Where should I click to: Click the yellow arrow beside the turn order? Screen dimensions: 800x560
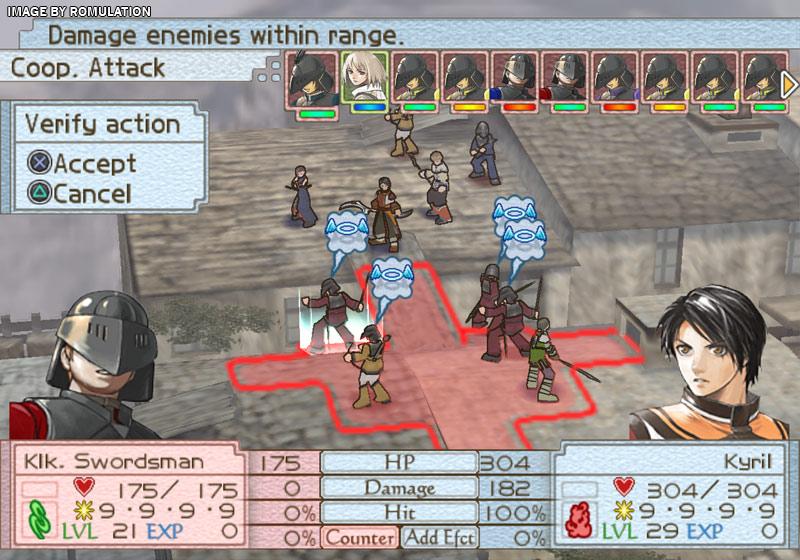point(788,84)
